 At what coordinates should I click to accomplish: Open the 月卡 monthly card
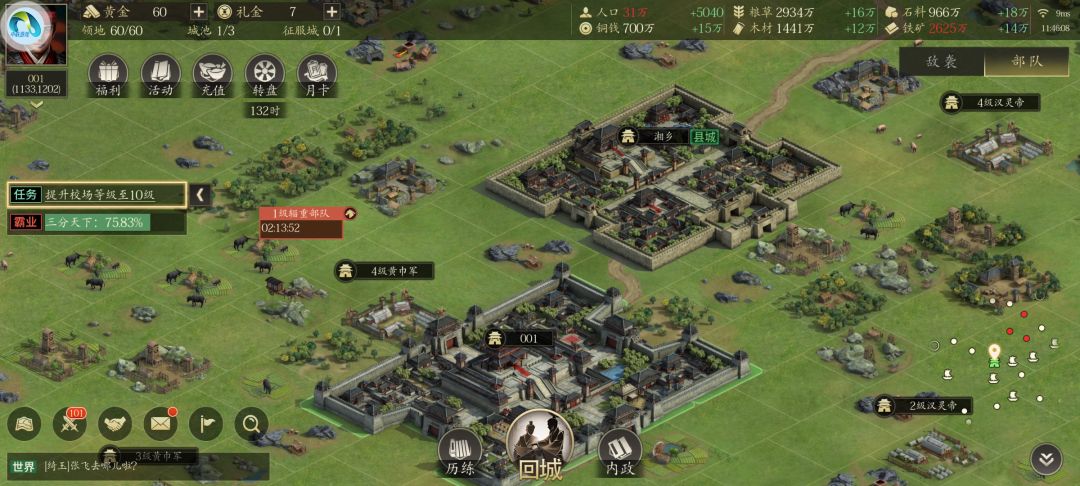click(x=316, y=74)
